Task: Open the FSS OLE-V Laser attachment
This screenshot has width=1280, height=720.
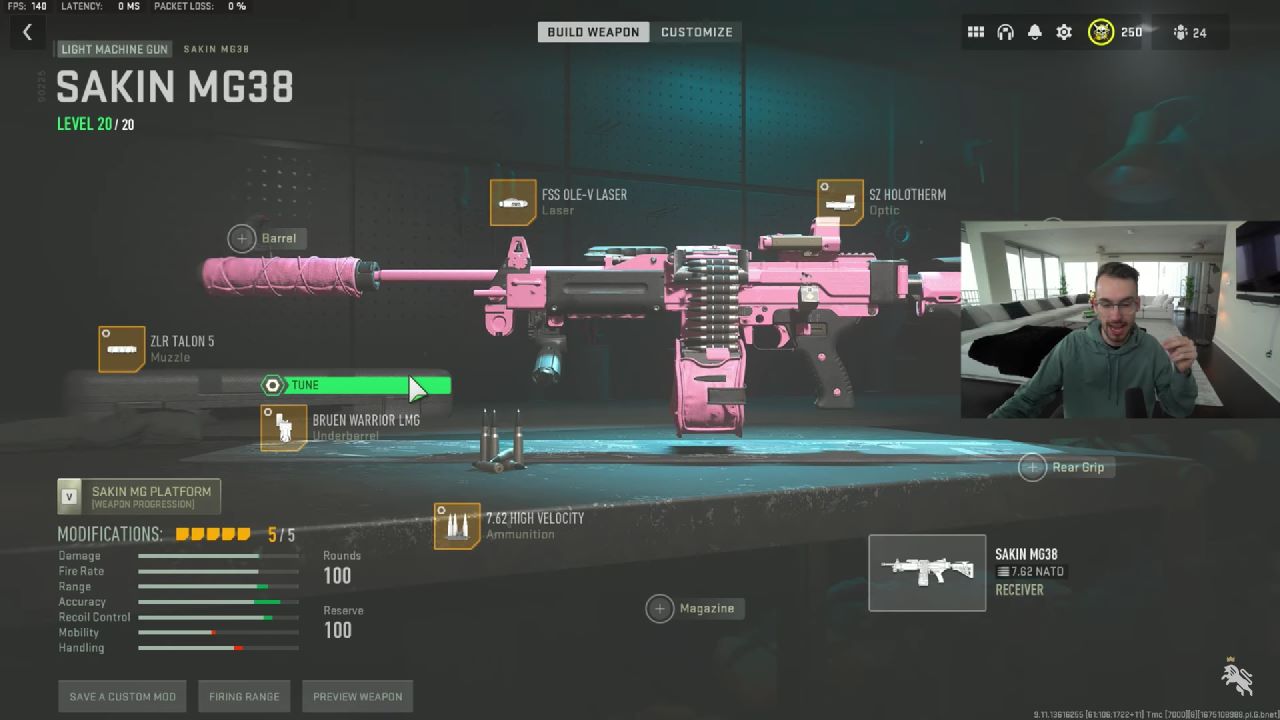Action: pyautogui.click(x=511, y=202)
